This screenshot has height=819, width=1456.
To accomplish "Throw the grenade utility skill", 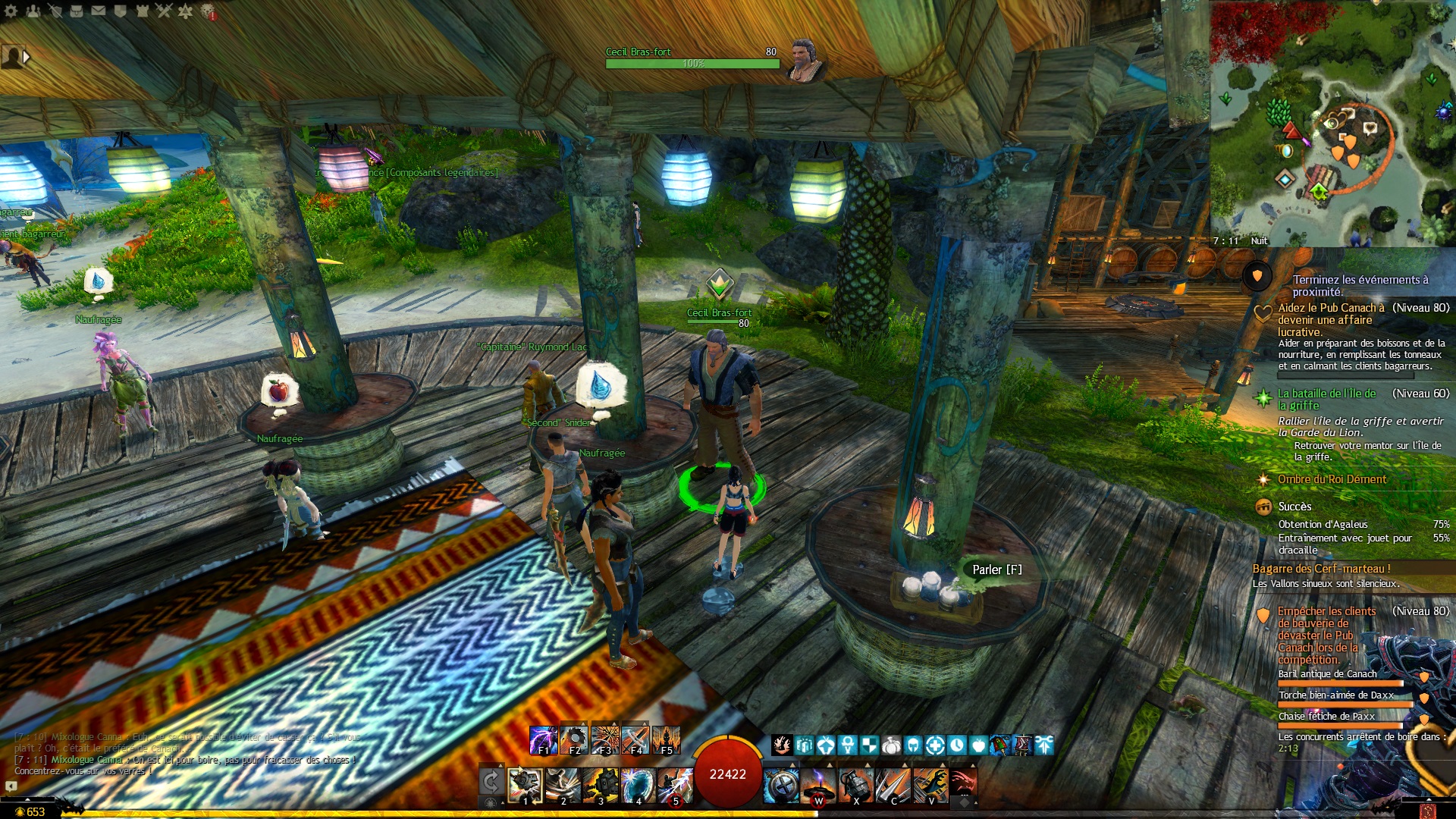I will [x=856, y=785].
